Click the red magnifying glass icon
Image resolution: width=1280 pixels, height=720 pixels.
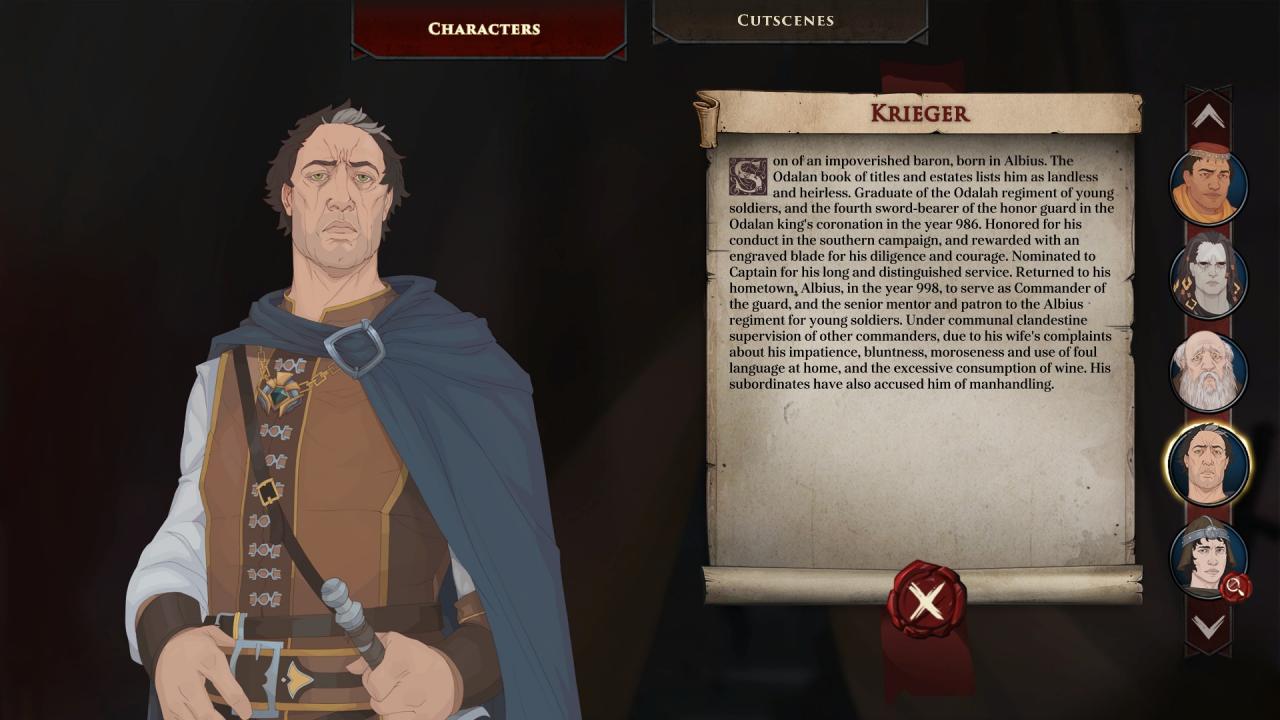1236,587
